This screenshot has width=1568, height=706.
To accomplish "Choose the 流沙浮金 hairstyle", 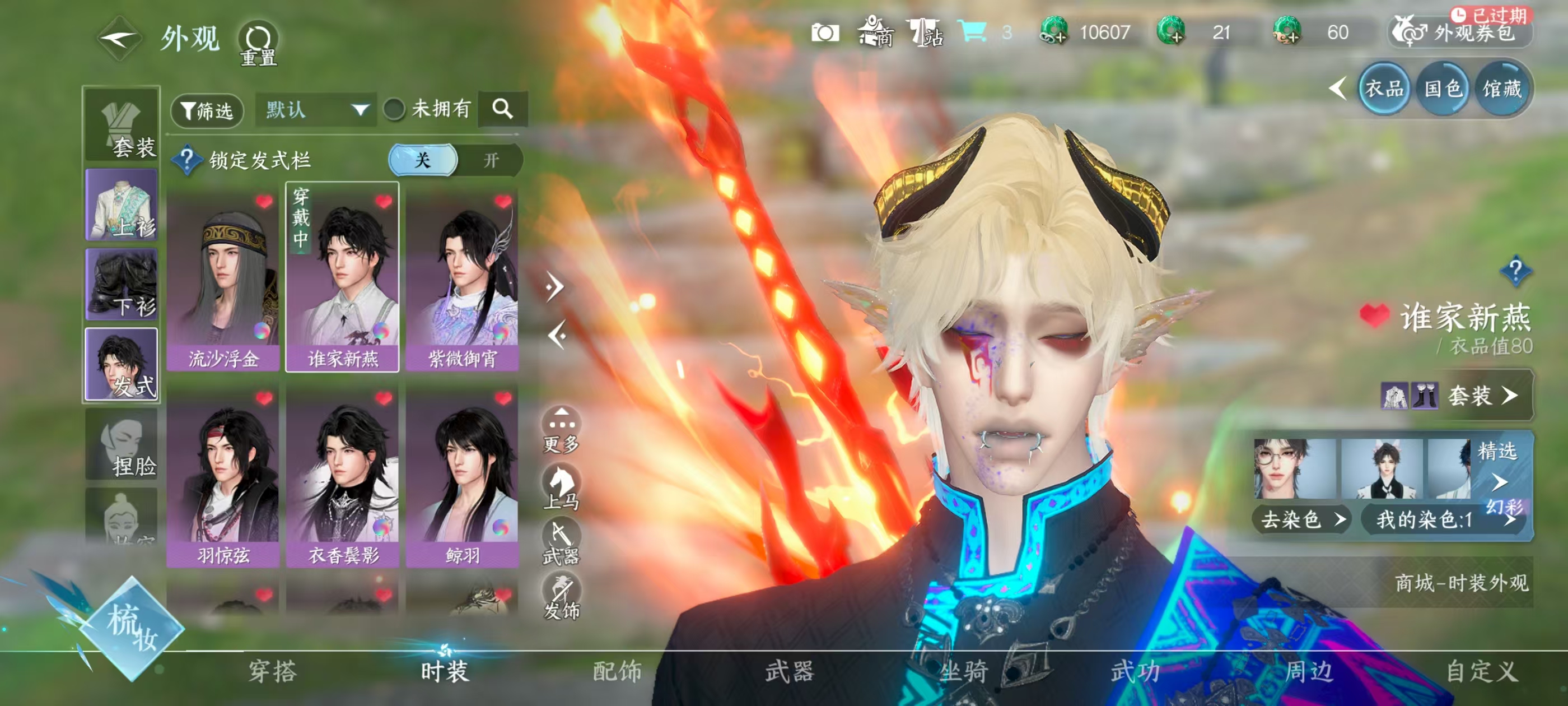I will click(223, 280).
